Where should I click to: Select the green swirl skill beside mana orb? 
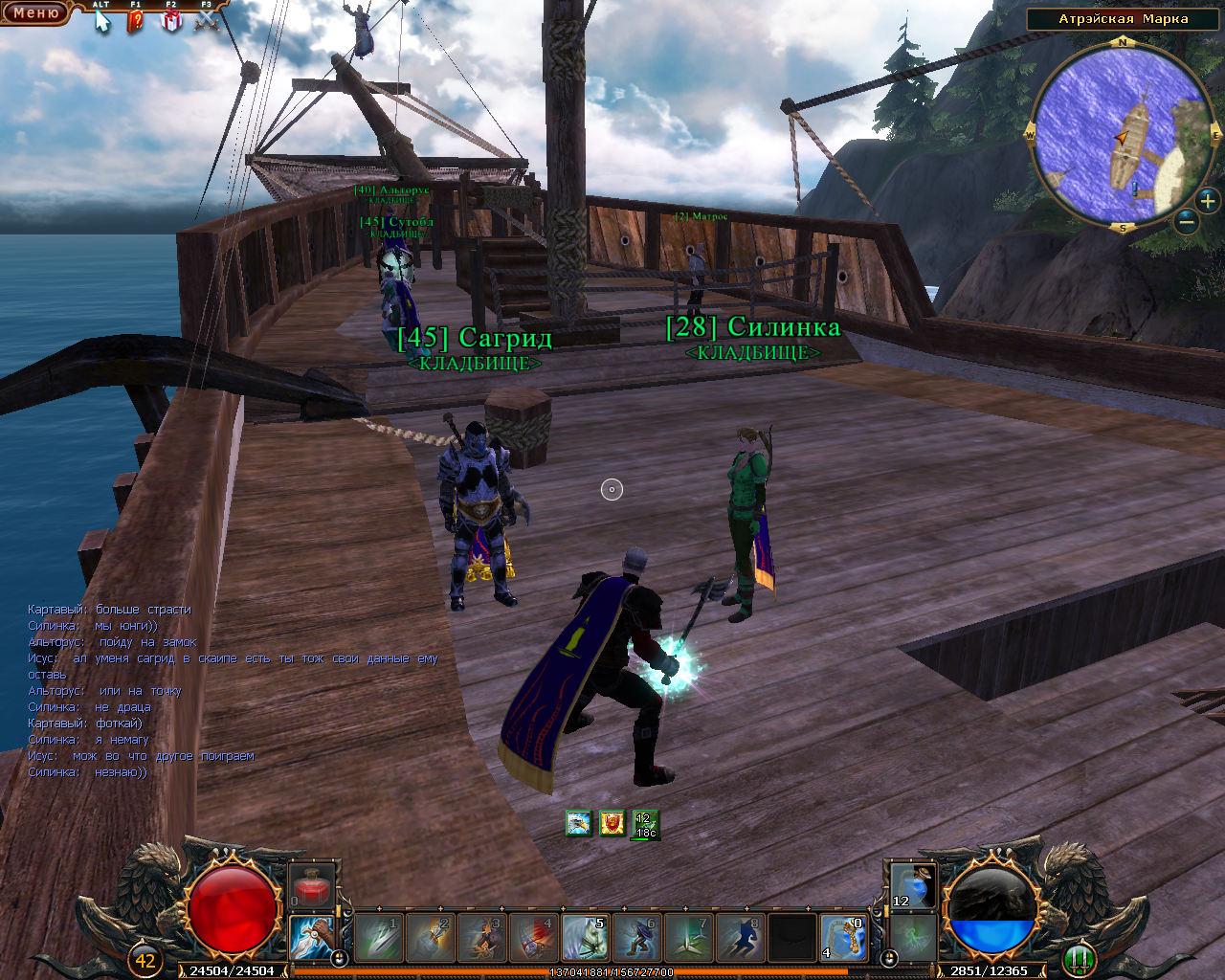click(912, 935)
